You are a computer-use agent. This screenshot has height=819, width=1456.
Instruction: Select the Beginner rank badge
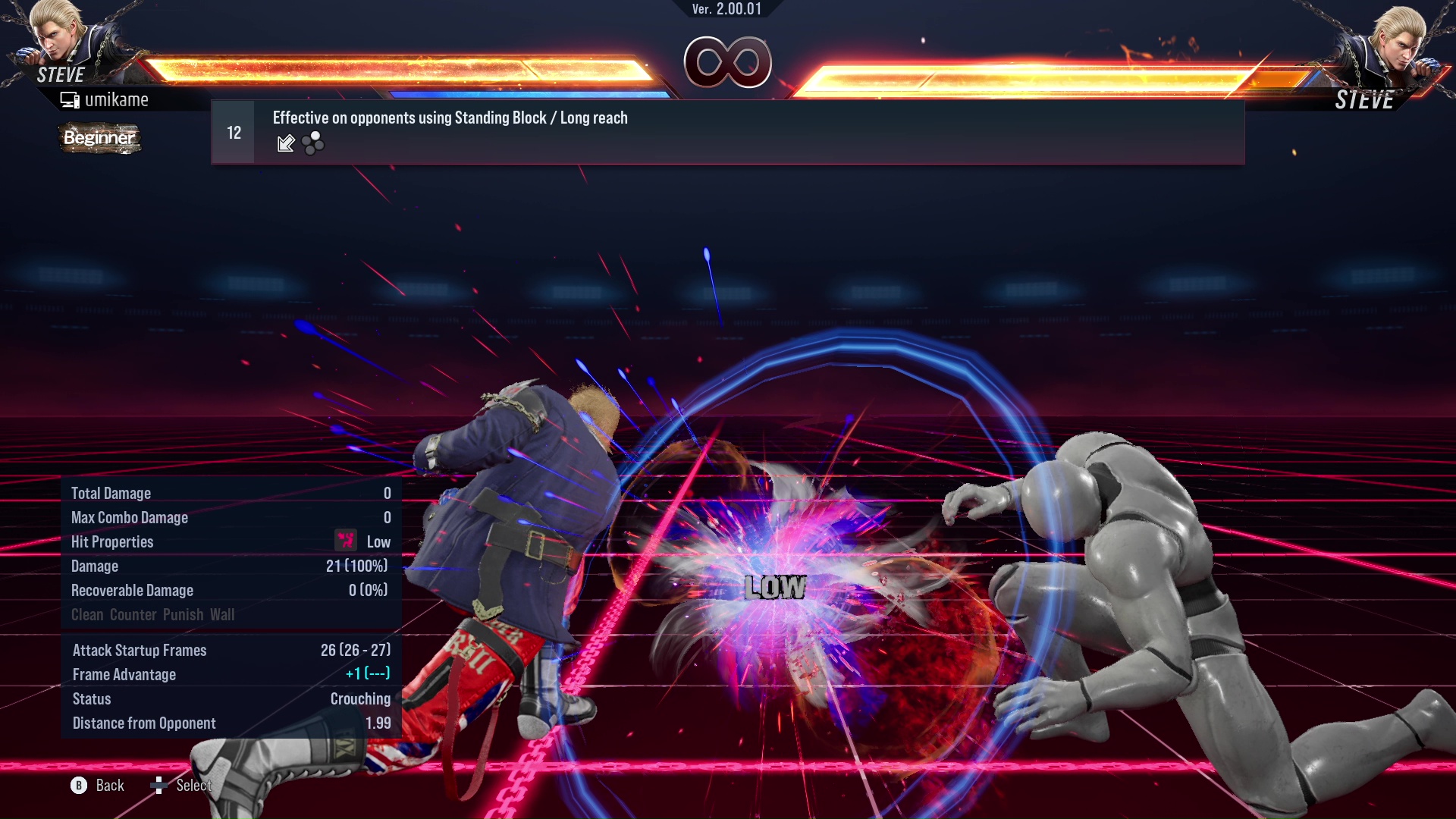coord(99,139)
